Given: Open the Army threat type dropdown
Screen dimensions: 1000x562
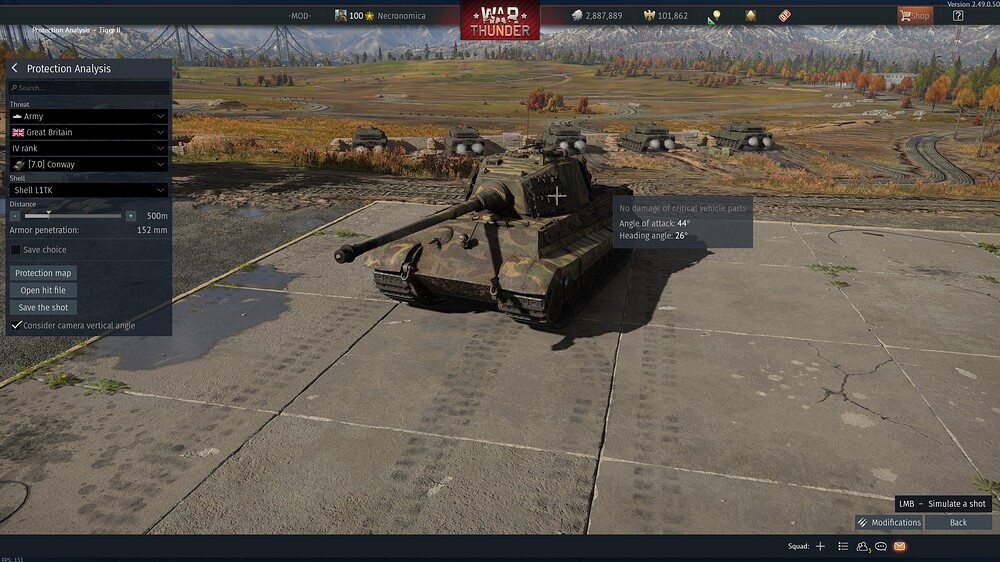Looking at the screenshot, I should coord(88,116).
